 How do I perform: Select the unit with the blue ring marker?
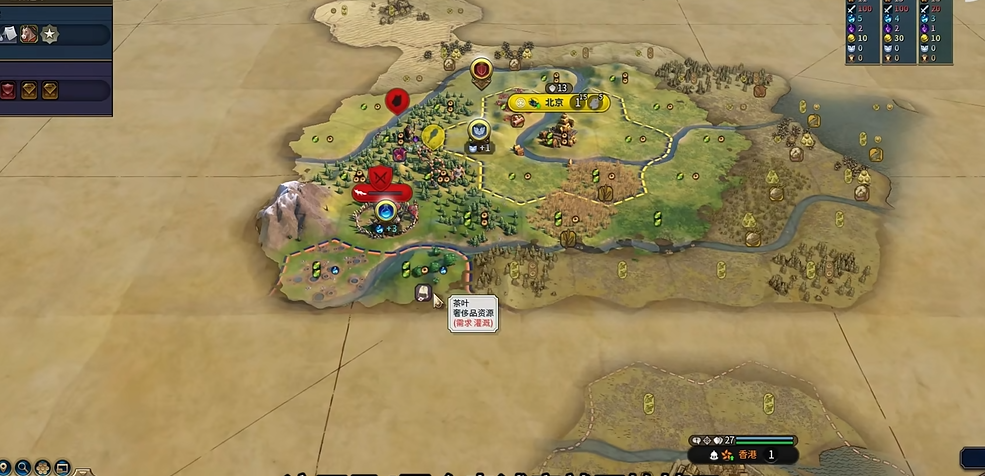coord(386,211)
